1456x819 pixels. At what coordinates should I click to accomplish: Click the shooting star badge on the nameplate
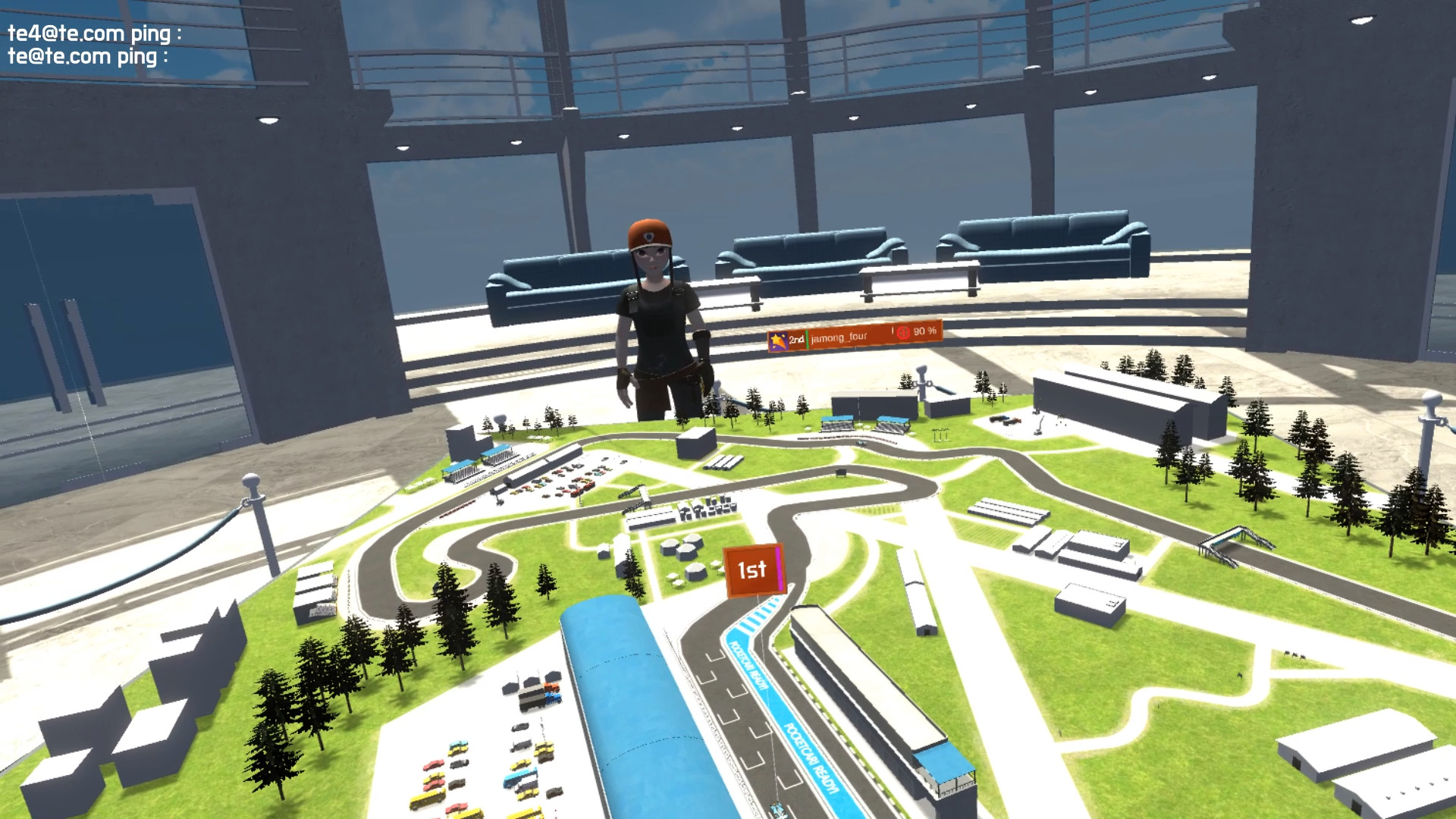pyautogui.click(x=777, y=338)
